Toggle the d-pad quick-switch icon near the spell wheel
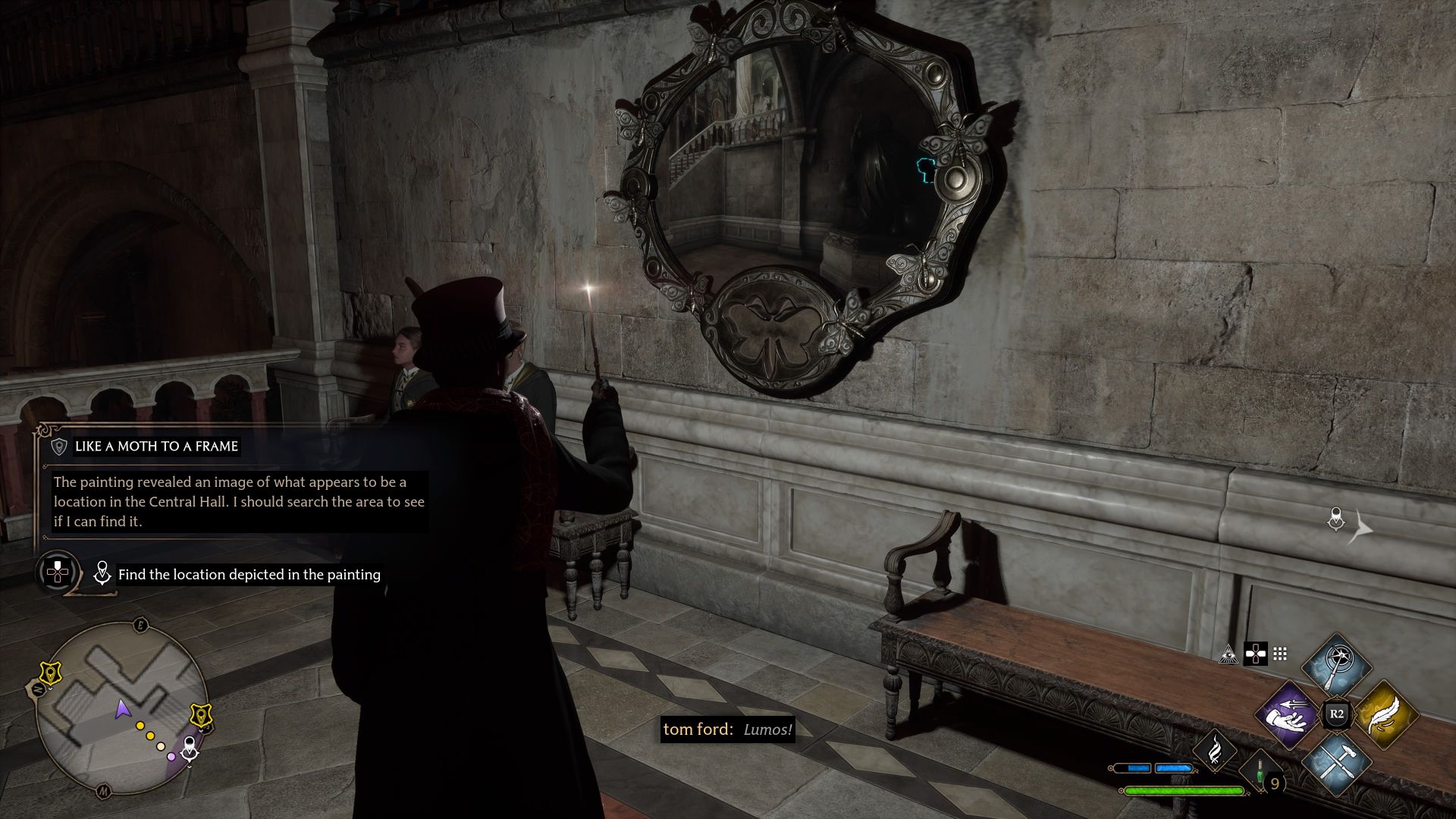The image size is (1456, 819). [x=1254, y=655]
